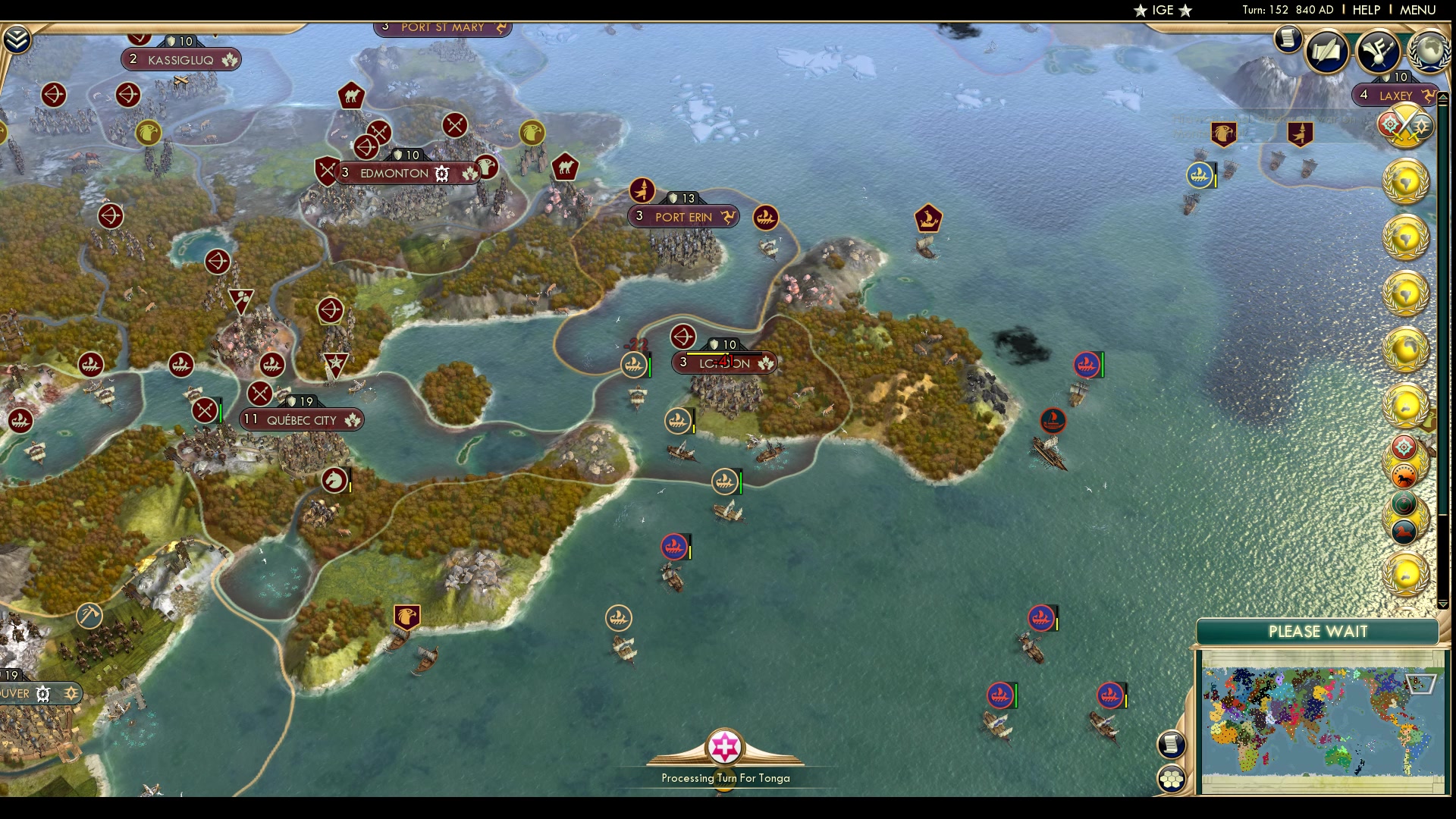Open HELP from the top bar
This screenshot has height=819, width=1456.
tap(1365, 11)
